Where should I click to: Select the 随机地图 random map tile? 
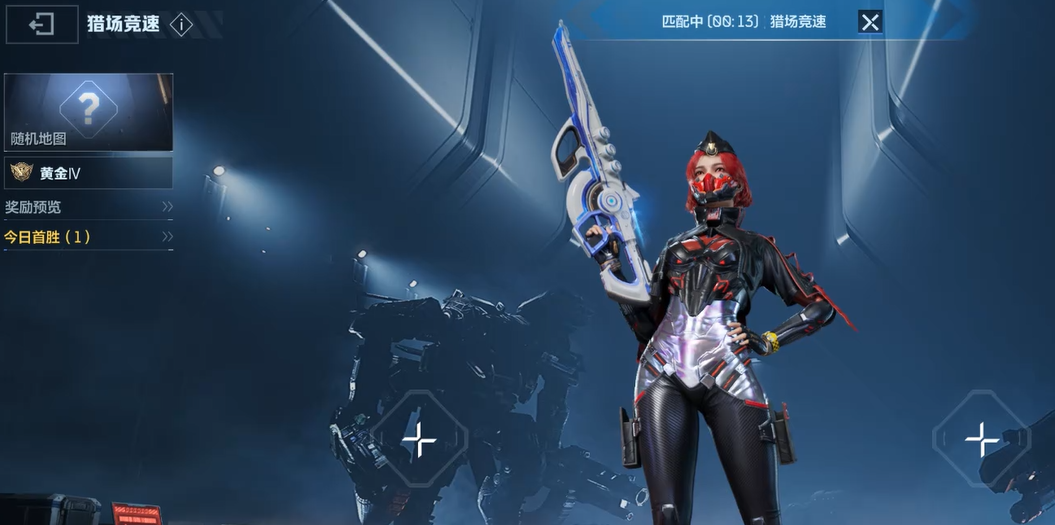tap(89, 111)
